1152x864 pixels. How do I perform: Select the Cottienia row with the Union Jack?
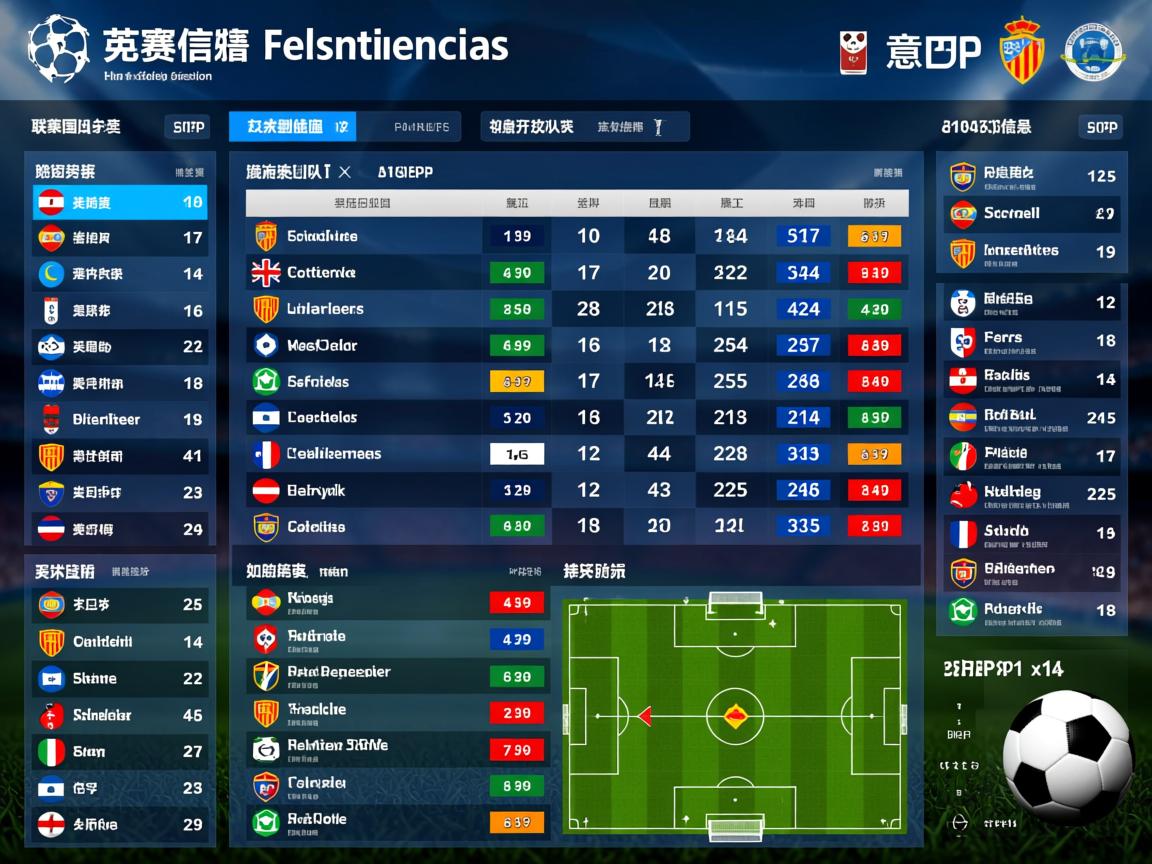tap(321, 272)
